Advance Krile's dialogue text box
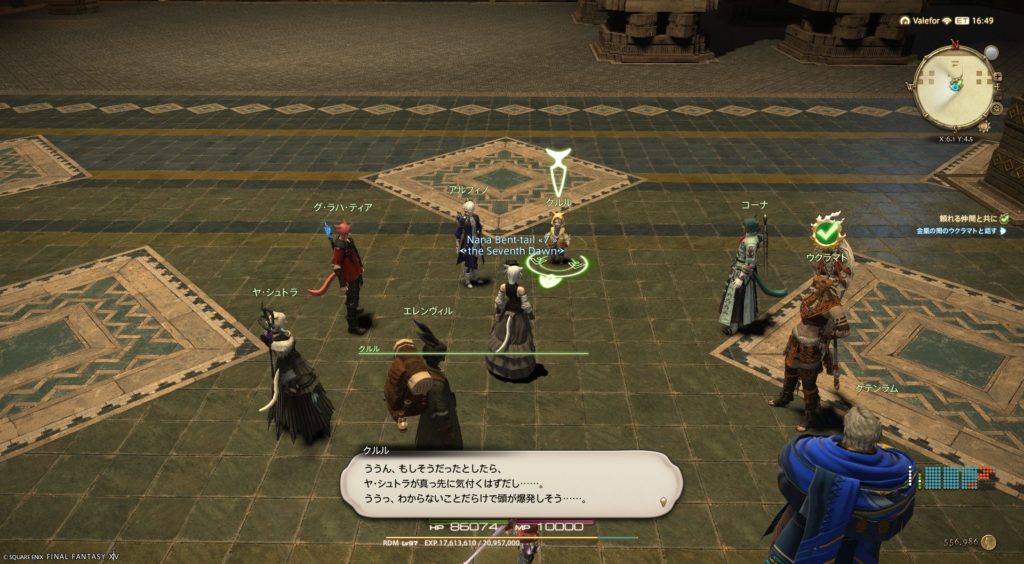This screenshot has height=564, width=1024. 510,483
